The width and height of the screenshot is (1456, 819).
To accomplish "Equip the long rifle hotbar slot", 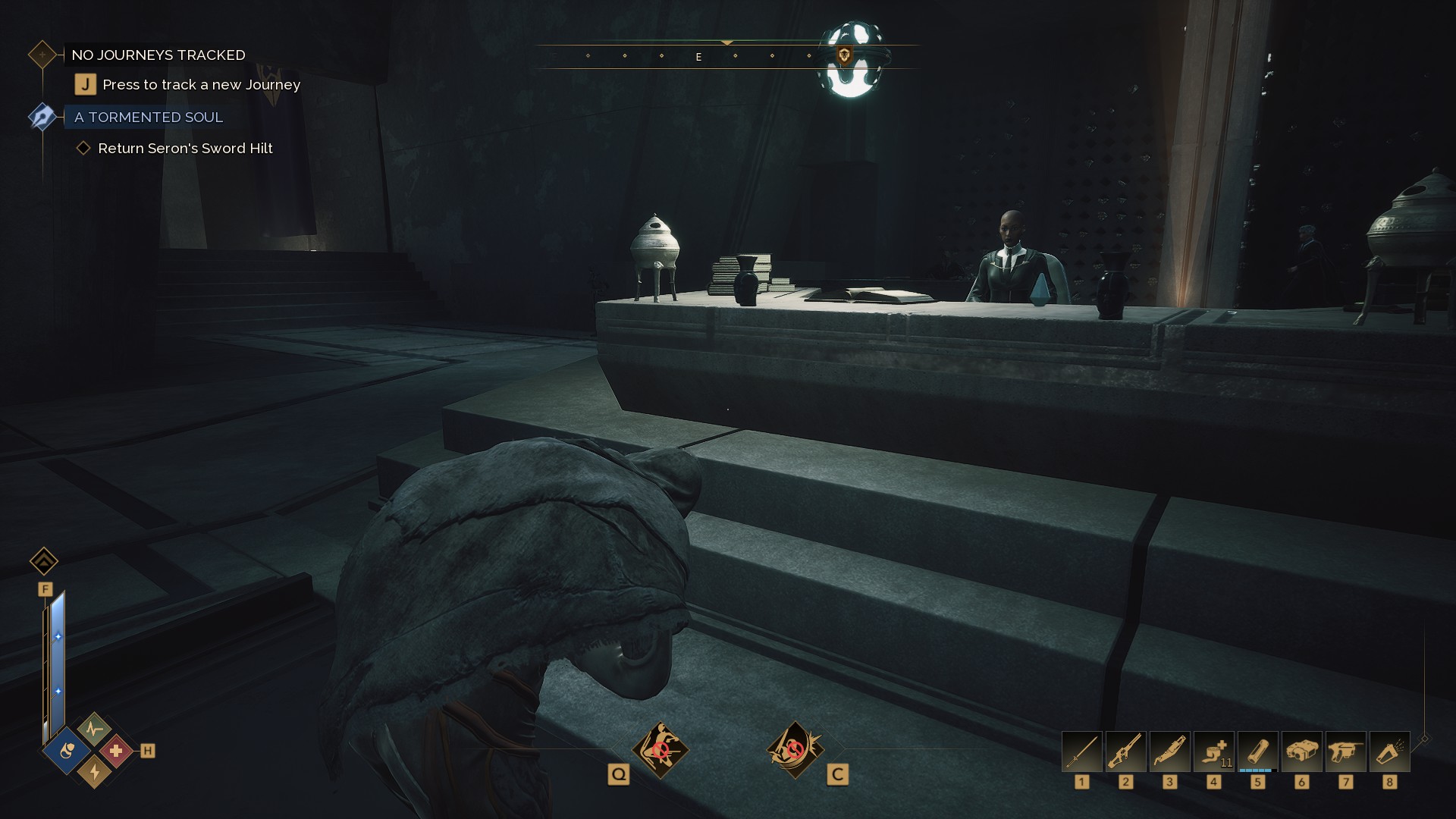I will tap(1126, 752).
